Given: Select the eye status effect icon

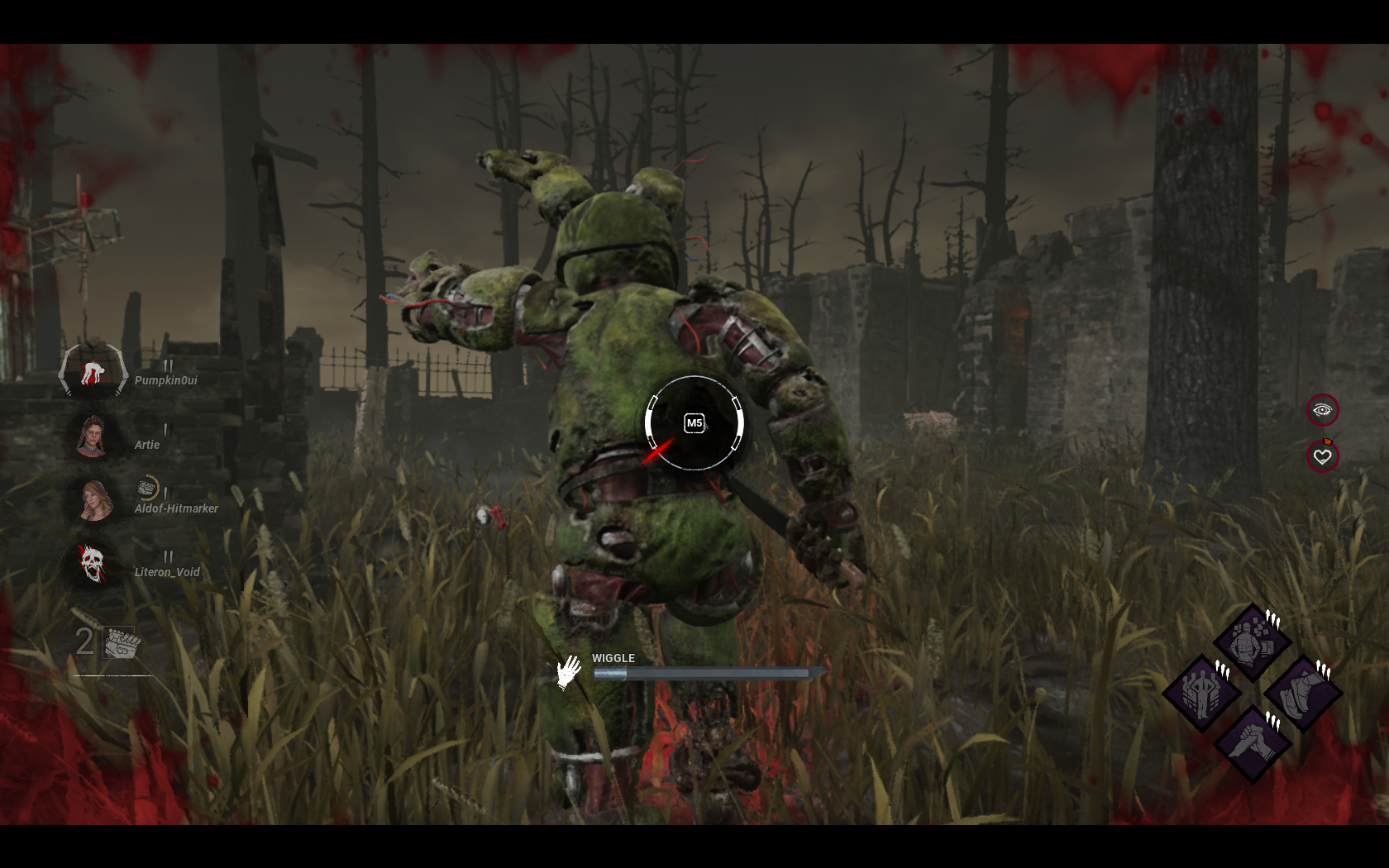Looking at the screenshot, I should [x=1322, y=410].
